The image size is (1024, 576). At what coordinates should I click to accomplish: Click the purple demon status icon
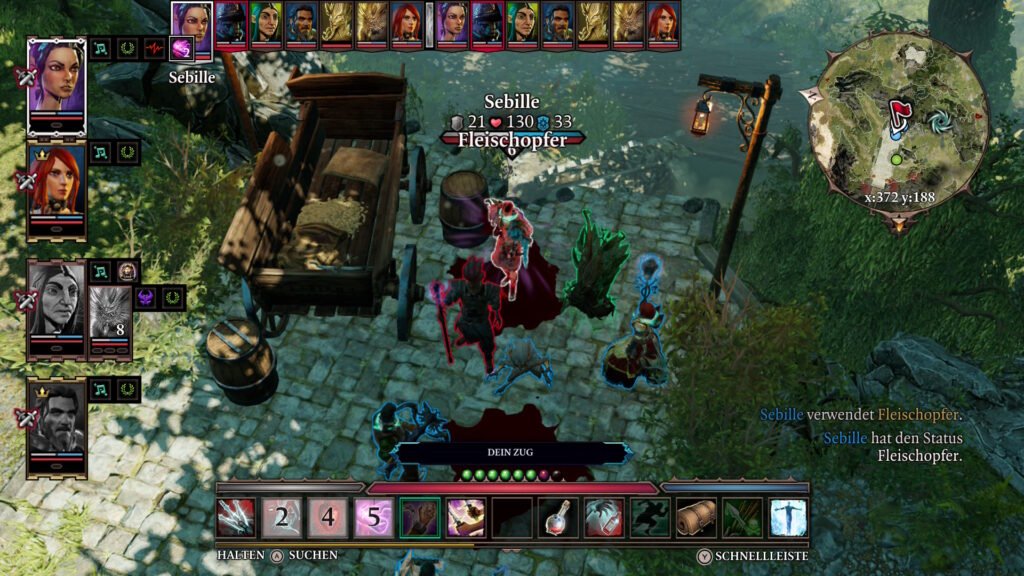(x=145, y=298)
